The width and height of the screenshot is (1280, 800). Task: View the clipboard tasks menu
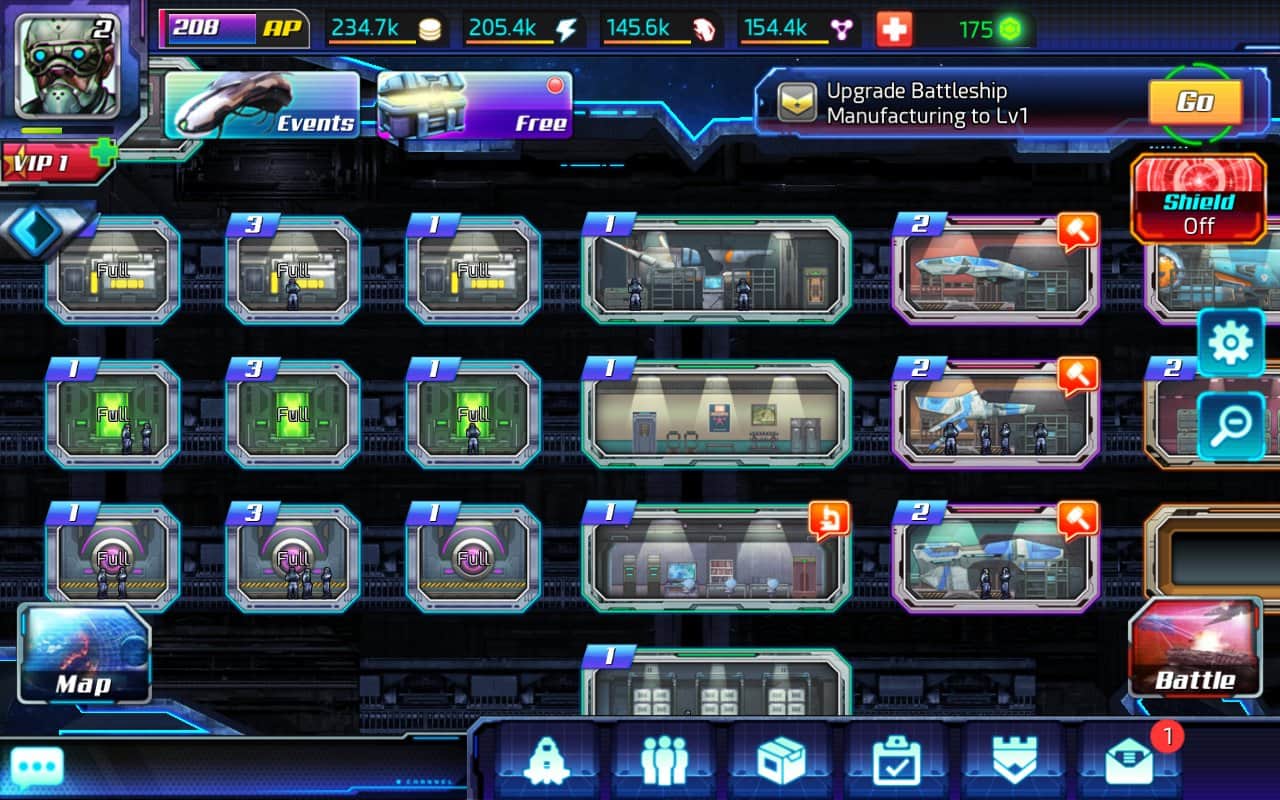point(897,762)
